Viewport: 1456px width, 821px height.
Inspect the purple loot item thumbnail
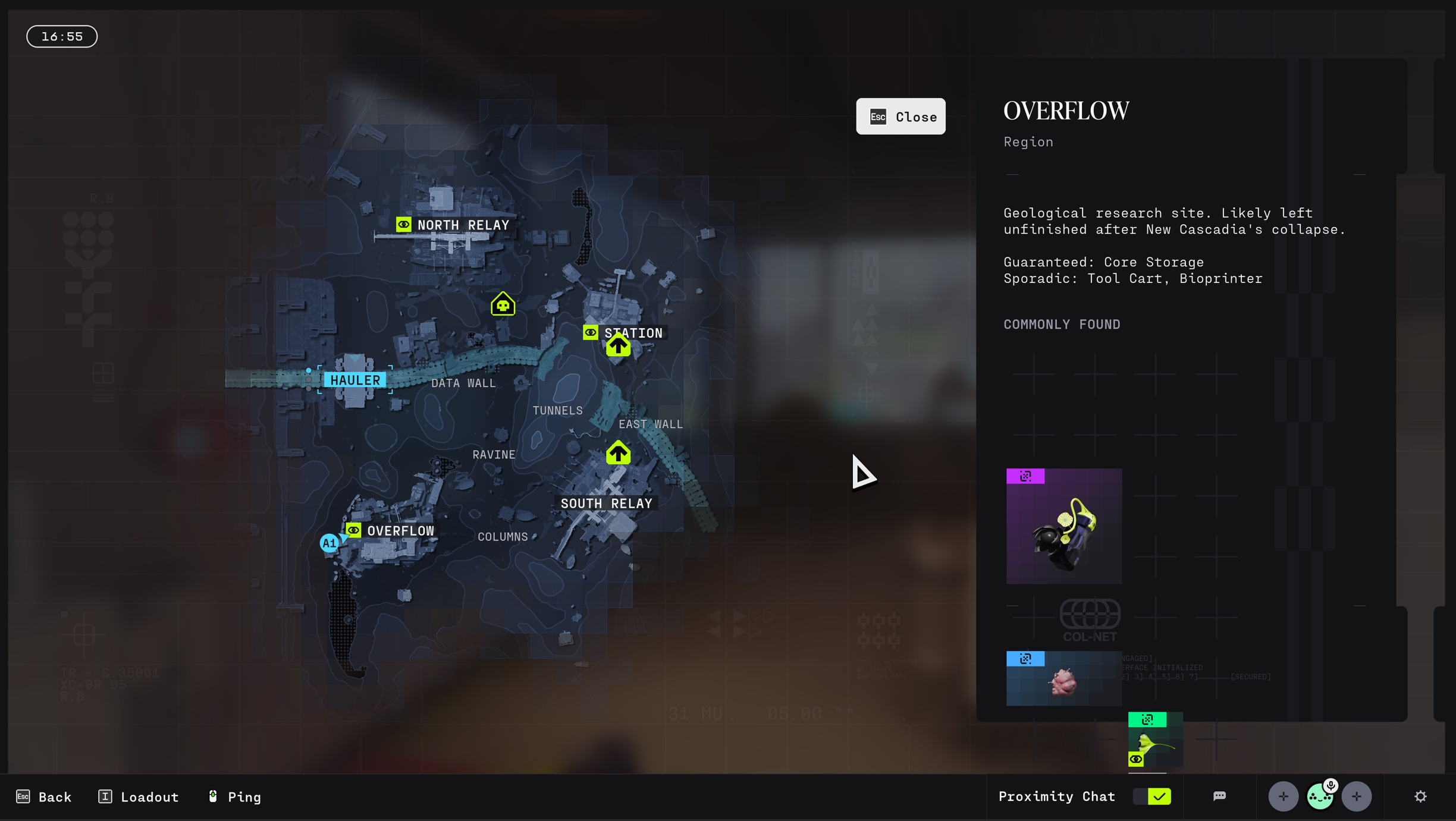(x=1064, y=526)
